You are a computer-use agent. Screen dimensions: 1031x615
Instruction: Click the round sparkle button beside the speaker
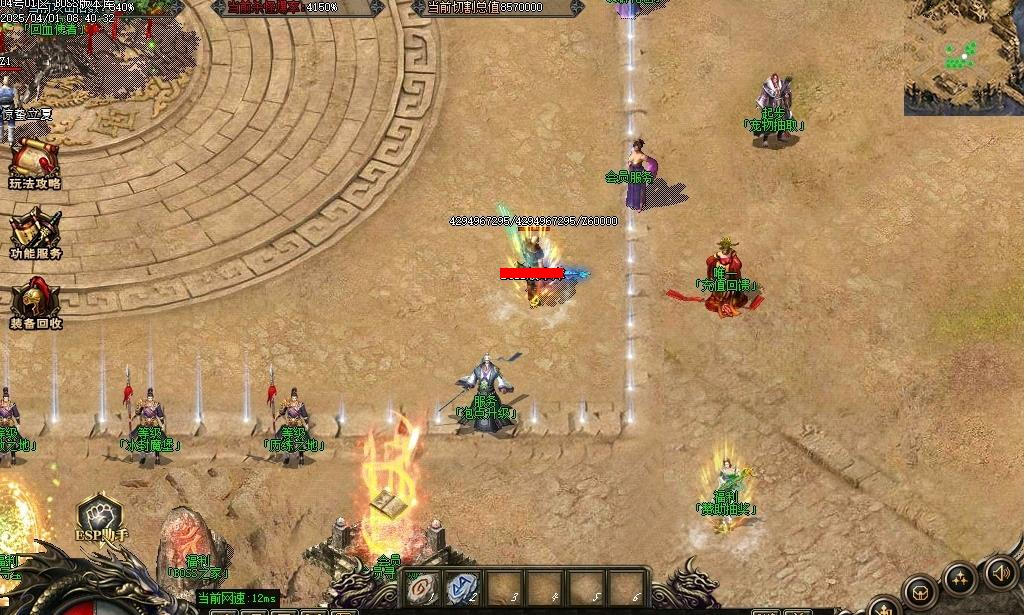[x=959, y=578]
